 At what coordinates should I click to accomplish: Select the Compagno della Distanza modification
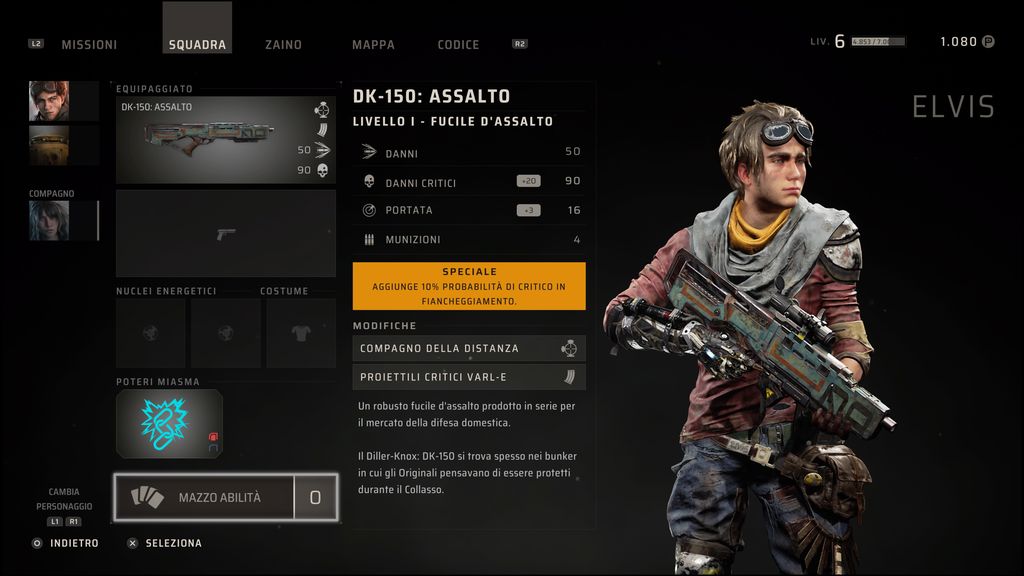(x=468, y=348)
